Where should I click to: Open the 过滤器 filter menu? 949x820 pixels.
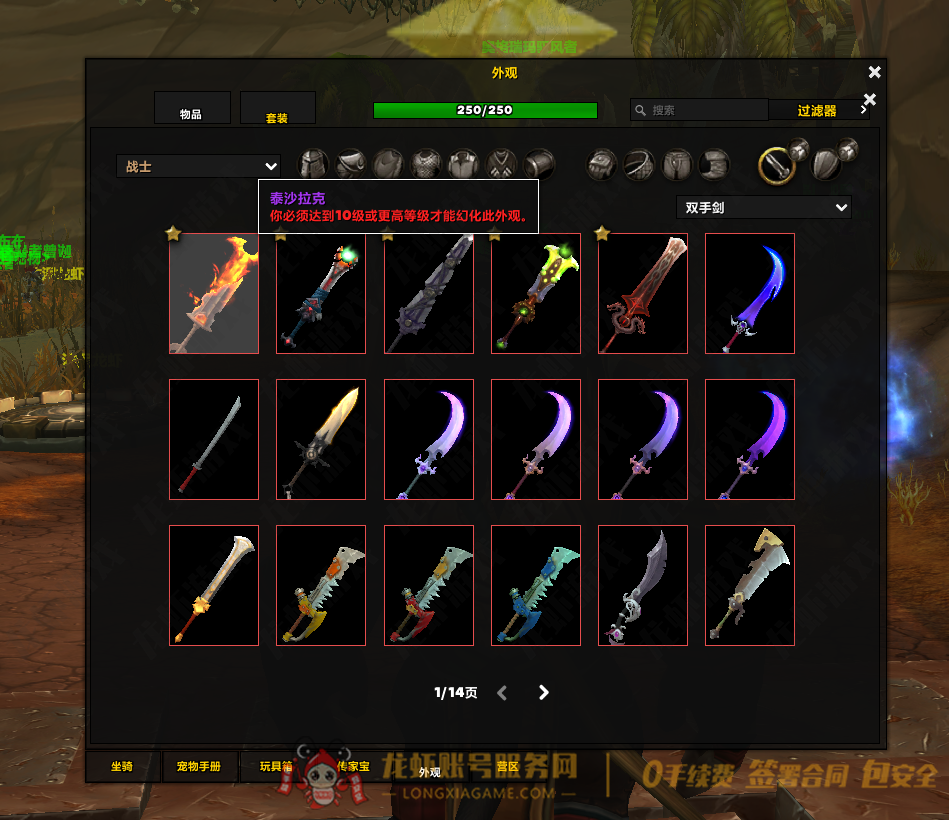tap(818, 110)
